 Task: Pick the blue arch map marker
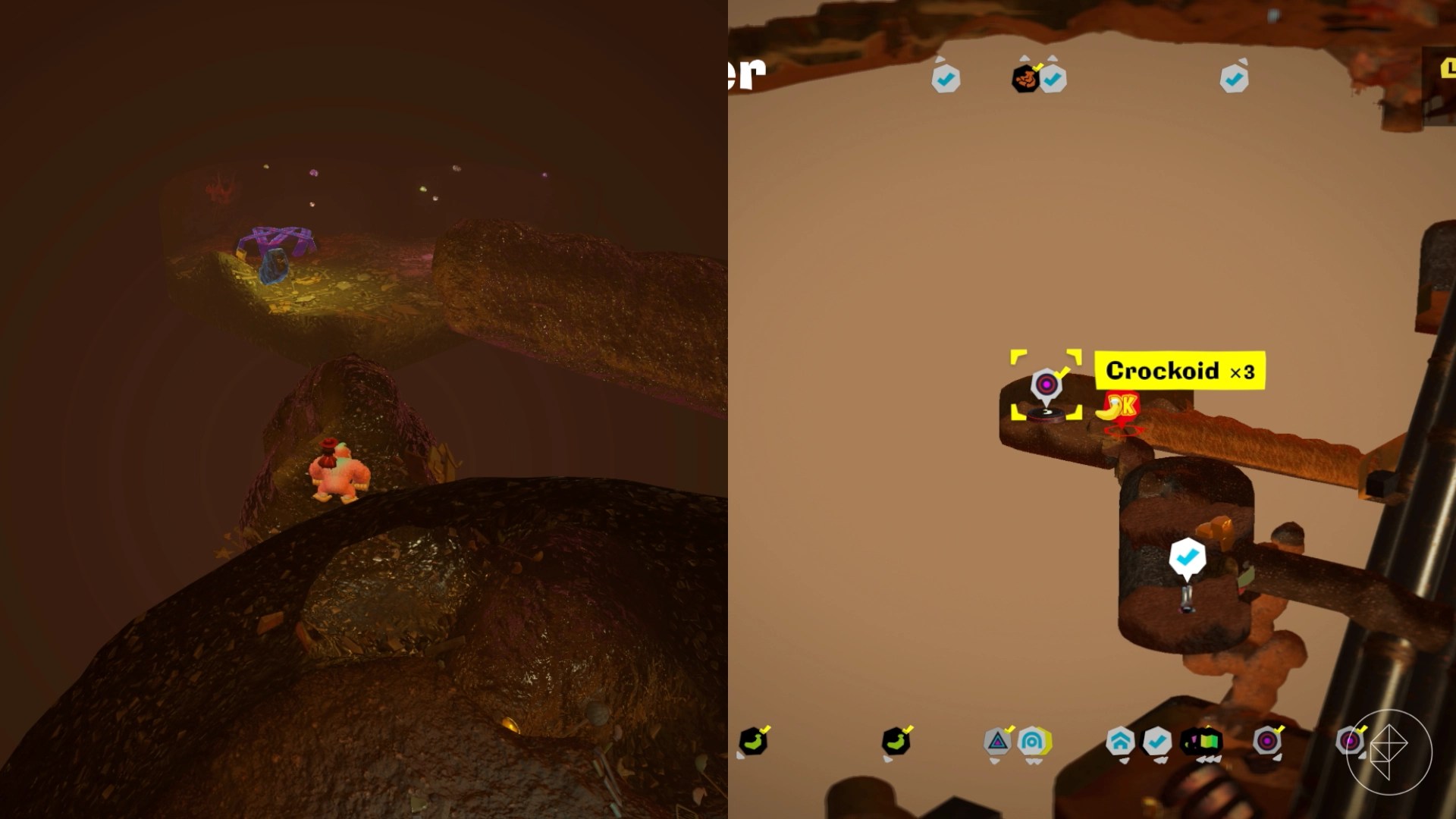(x=1032, y=742)
